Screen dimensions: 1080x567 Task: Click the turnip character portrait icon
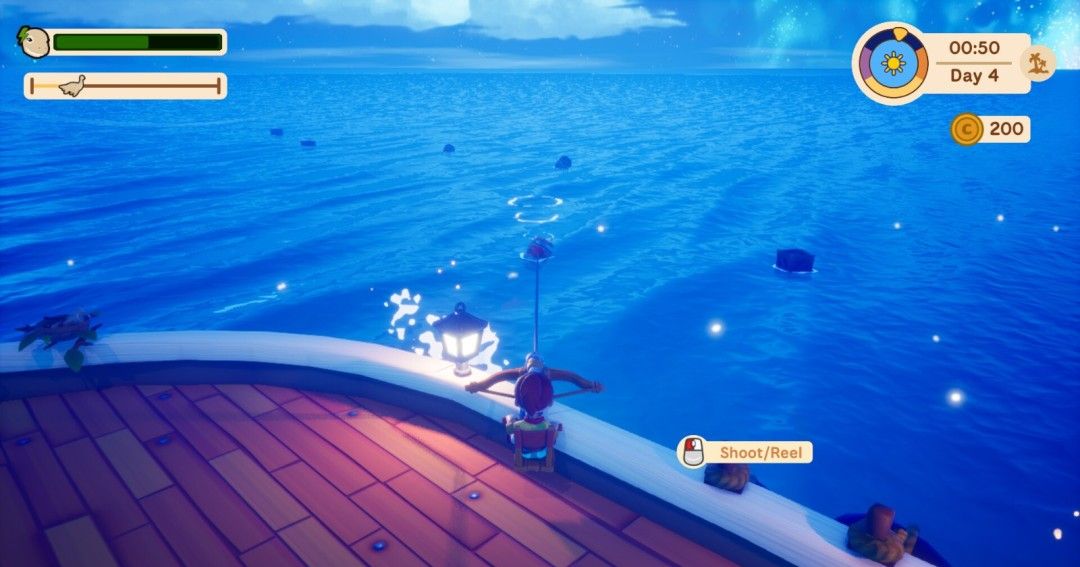click(x=34, y=42)
